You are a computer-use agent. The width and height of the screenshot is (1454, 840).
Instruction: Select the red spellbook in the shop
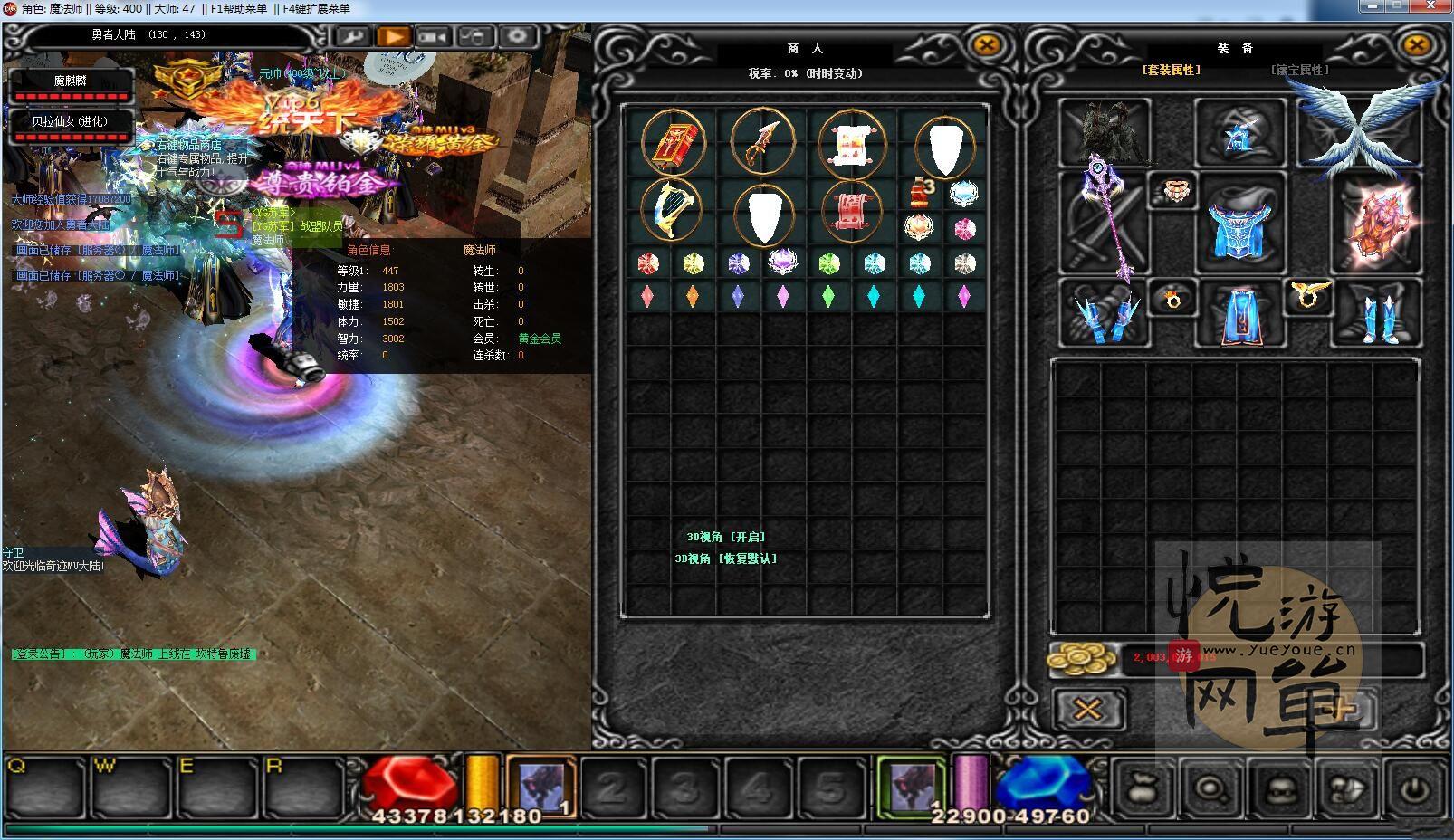[x=673, y=142]
